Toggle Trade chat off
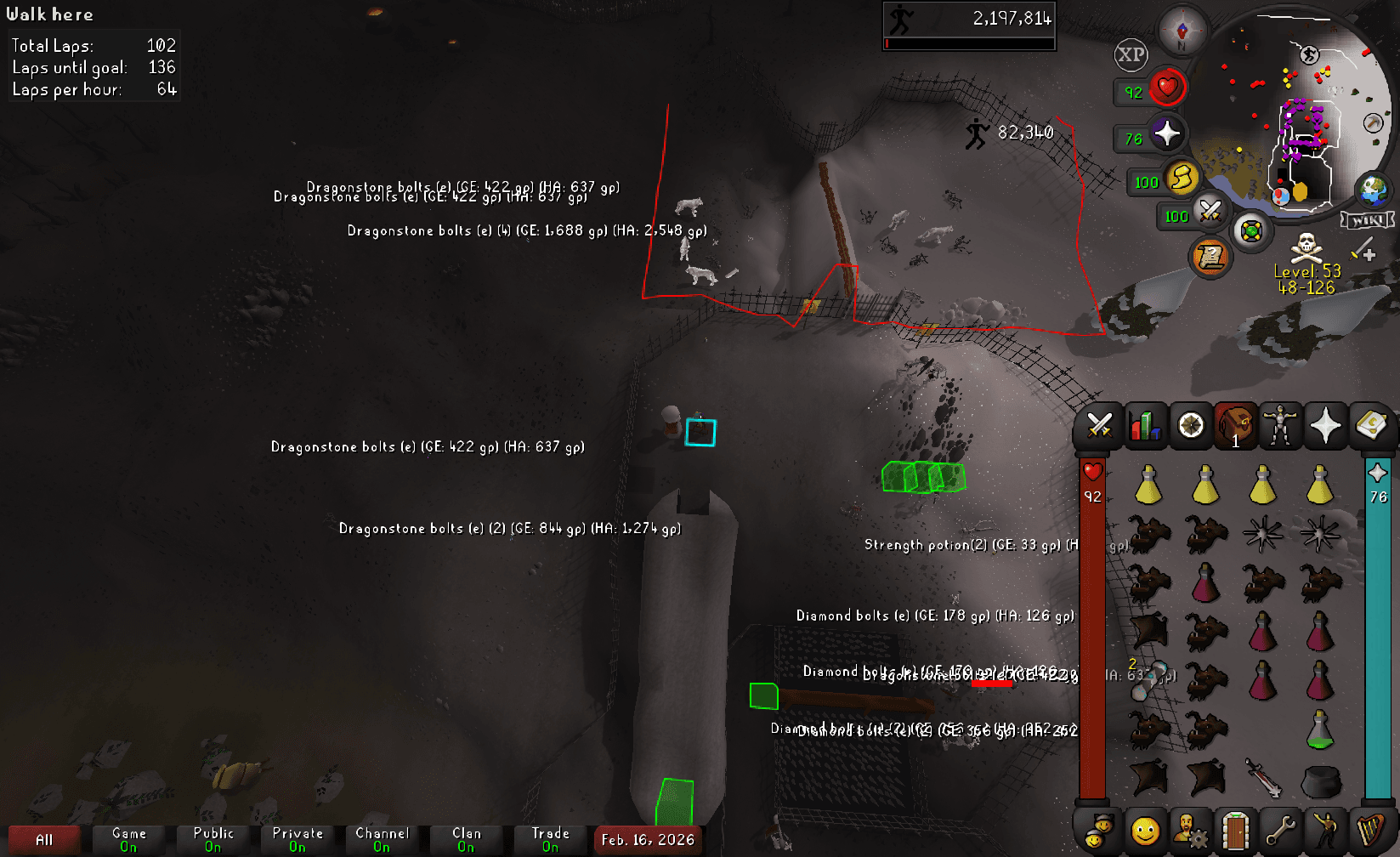Screen dimensions: 1400x857 (x=550, y=837)
